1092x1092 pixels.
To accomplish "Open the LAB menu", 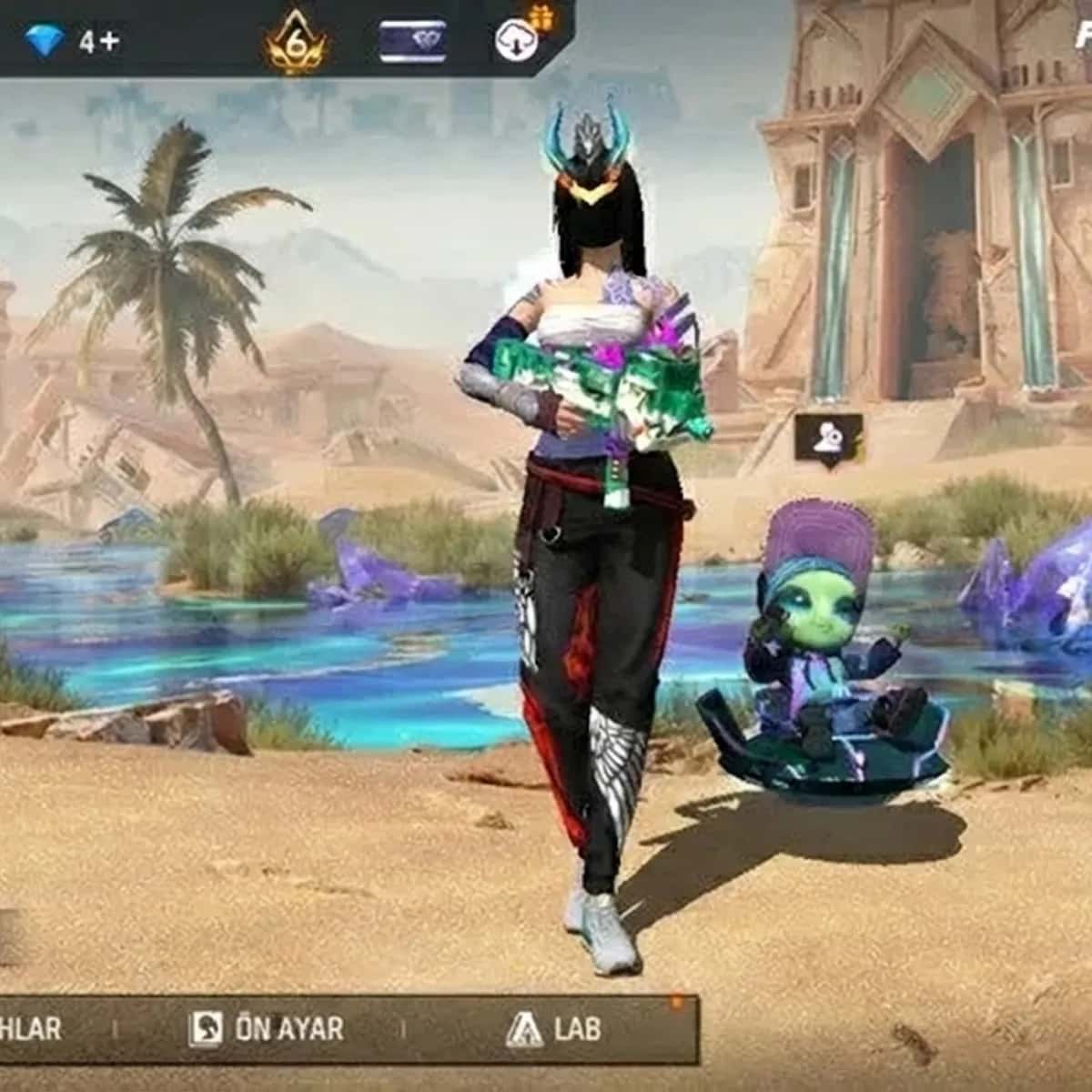I will click(x=554, y=1029).
